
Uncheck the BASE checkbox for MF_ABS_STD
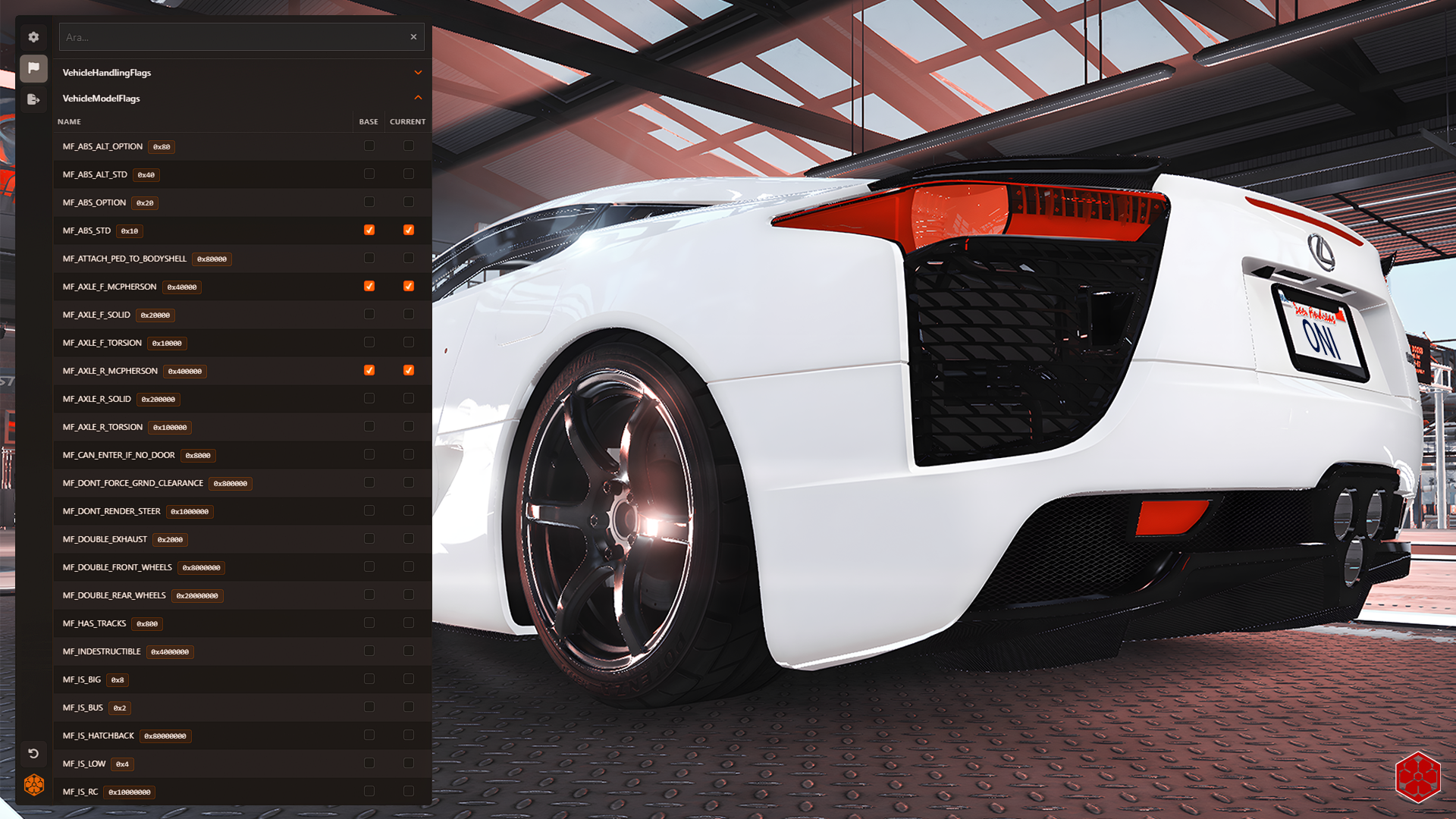point(369,230)
